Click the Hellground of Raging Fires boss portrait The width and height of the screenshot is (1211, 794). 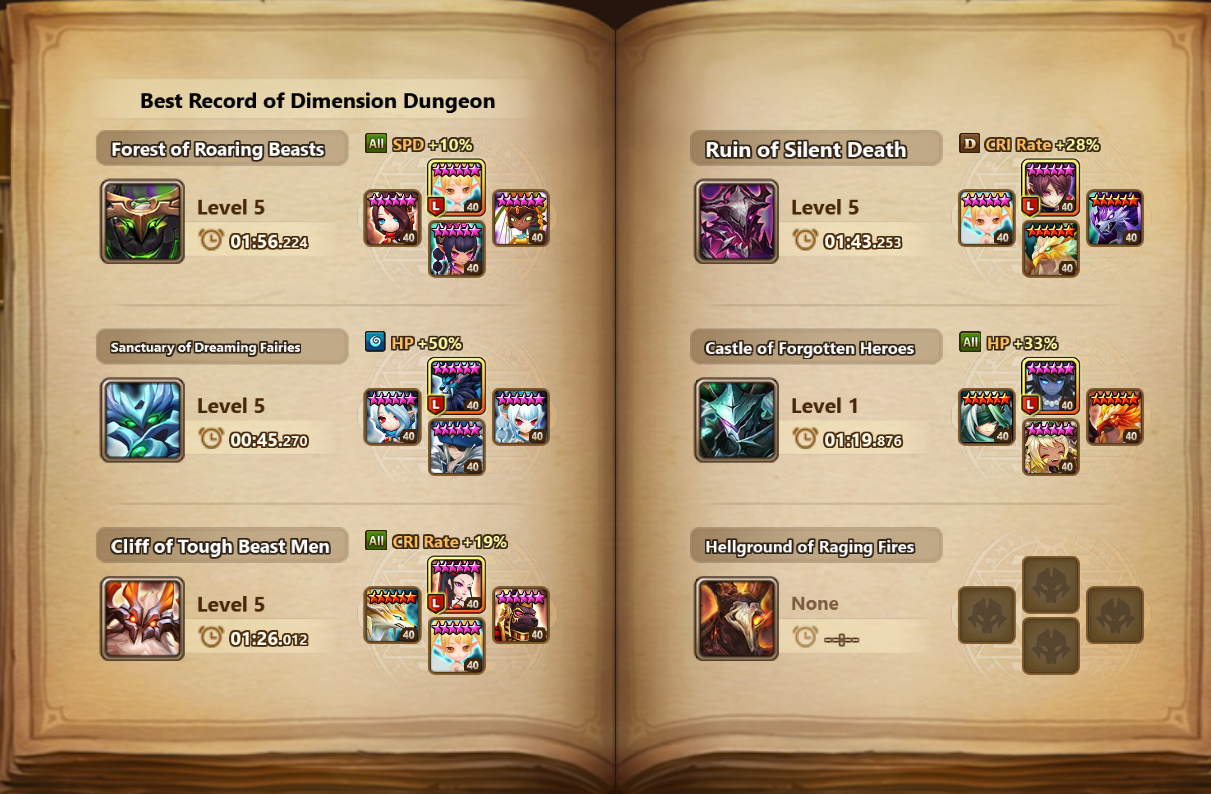coord(736,619)
